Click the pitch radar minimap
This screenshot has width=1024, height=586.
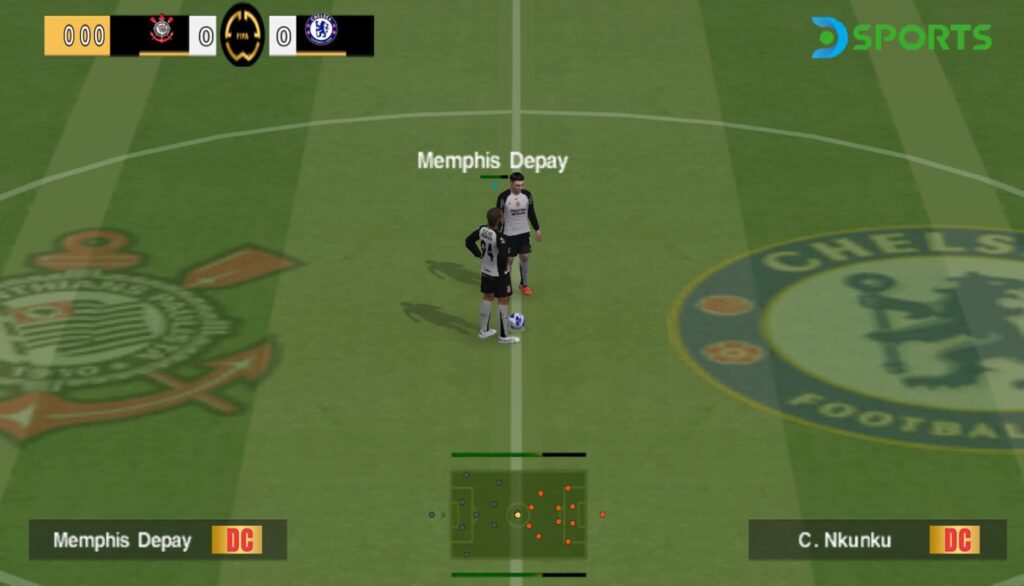(x=518, y=514)
